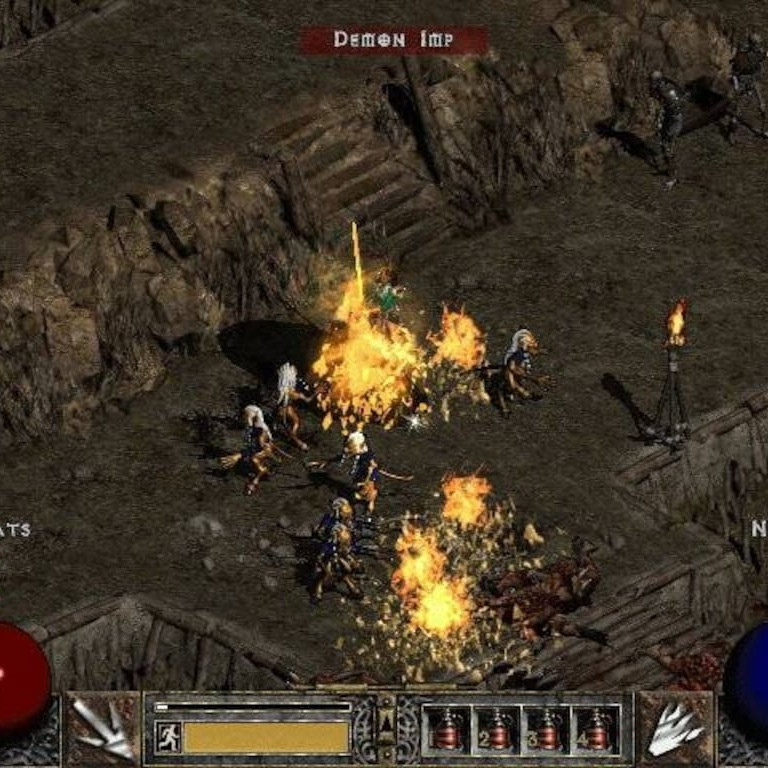This screenshot has height=768, width=768.
Task: Select the left-hand attack skill icon
Action: point(104,729)
